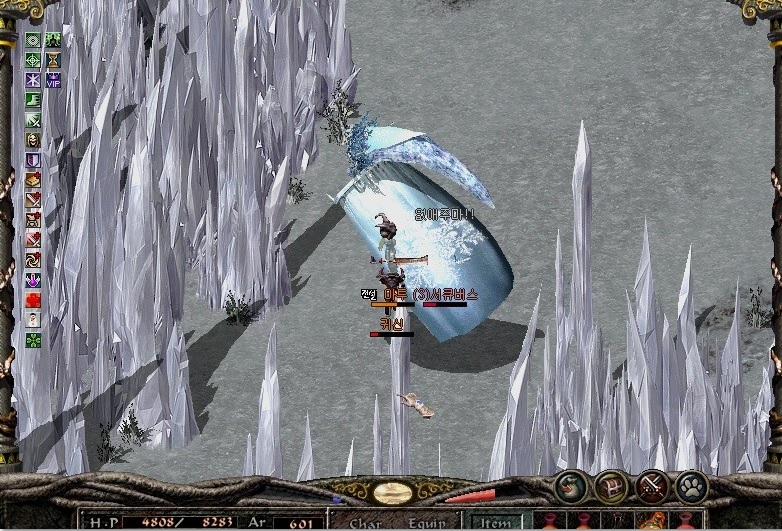This screenshot has height=531, width=782.
Task: Switch to the Item tab
Action: [498, 521]
